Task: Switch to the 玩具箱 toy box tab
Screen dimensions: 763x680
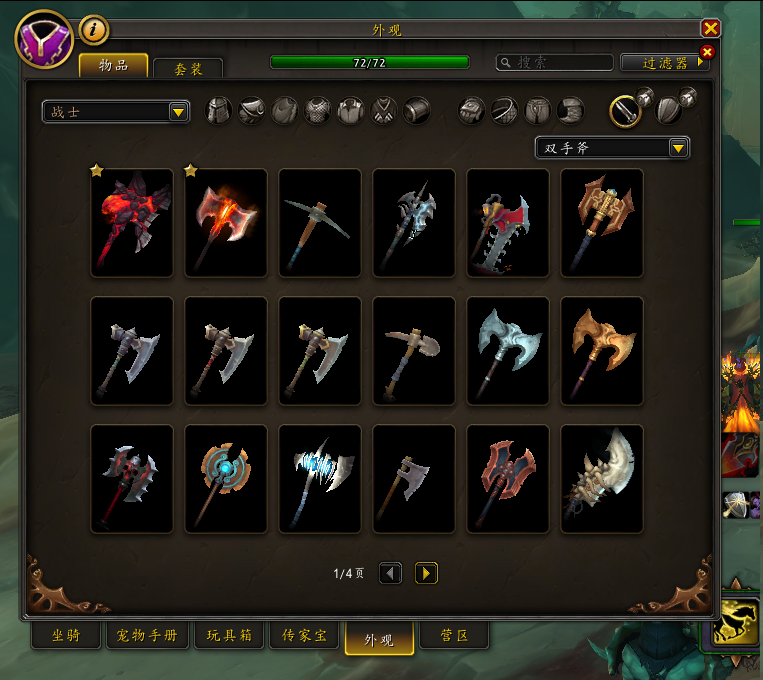Action: click(x=229, y=637)
